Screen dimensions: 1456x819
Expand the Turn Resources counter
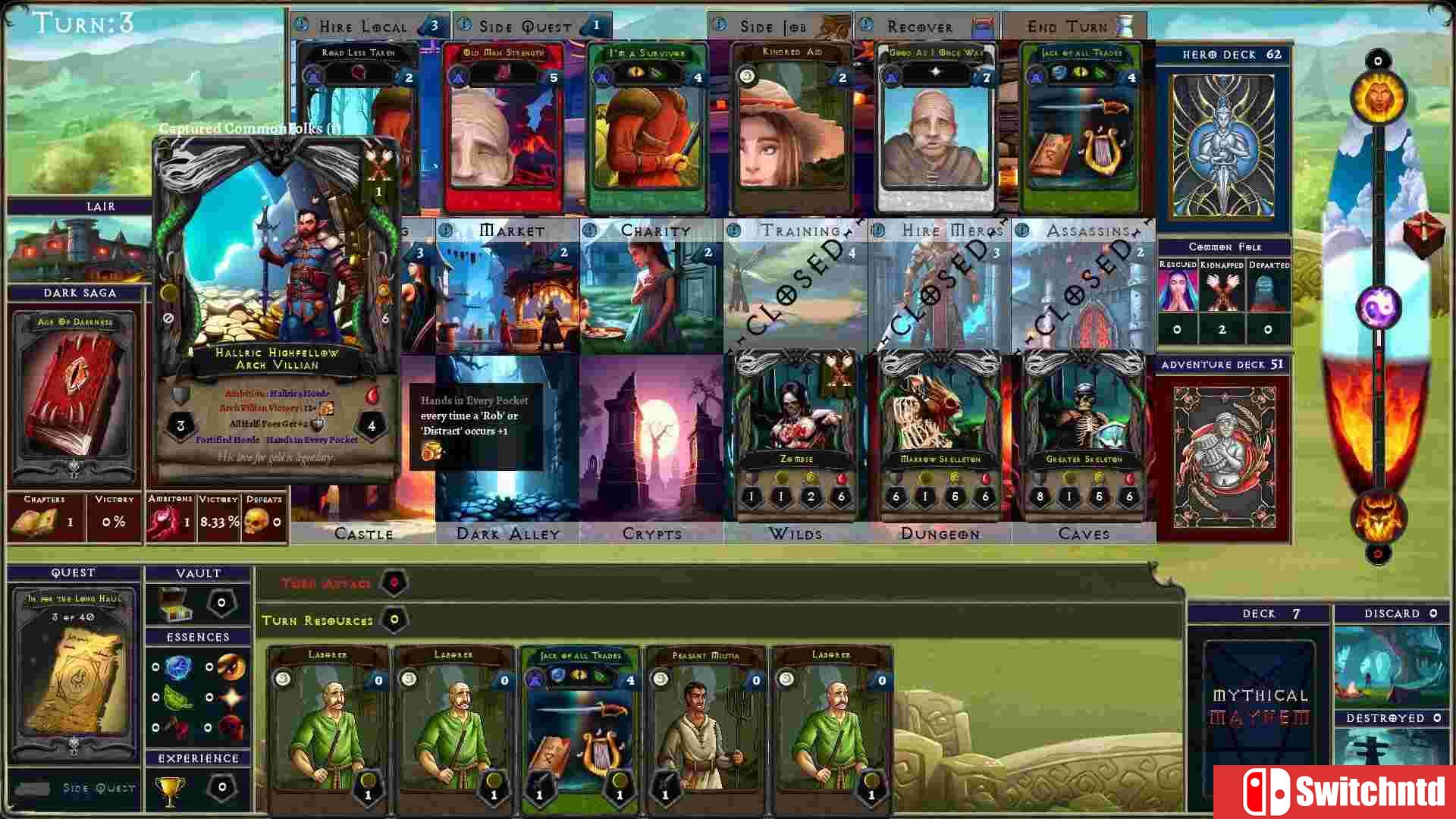pos(394,620)
